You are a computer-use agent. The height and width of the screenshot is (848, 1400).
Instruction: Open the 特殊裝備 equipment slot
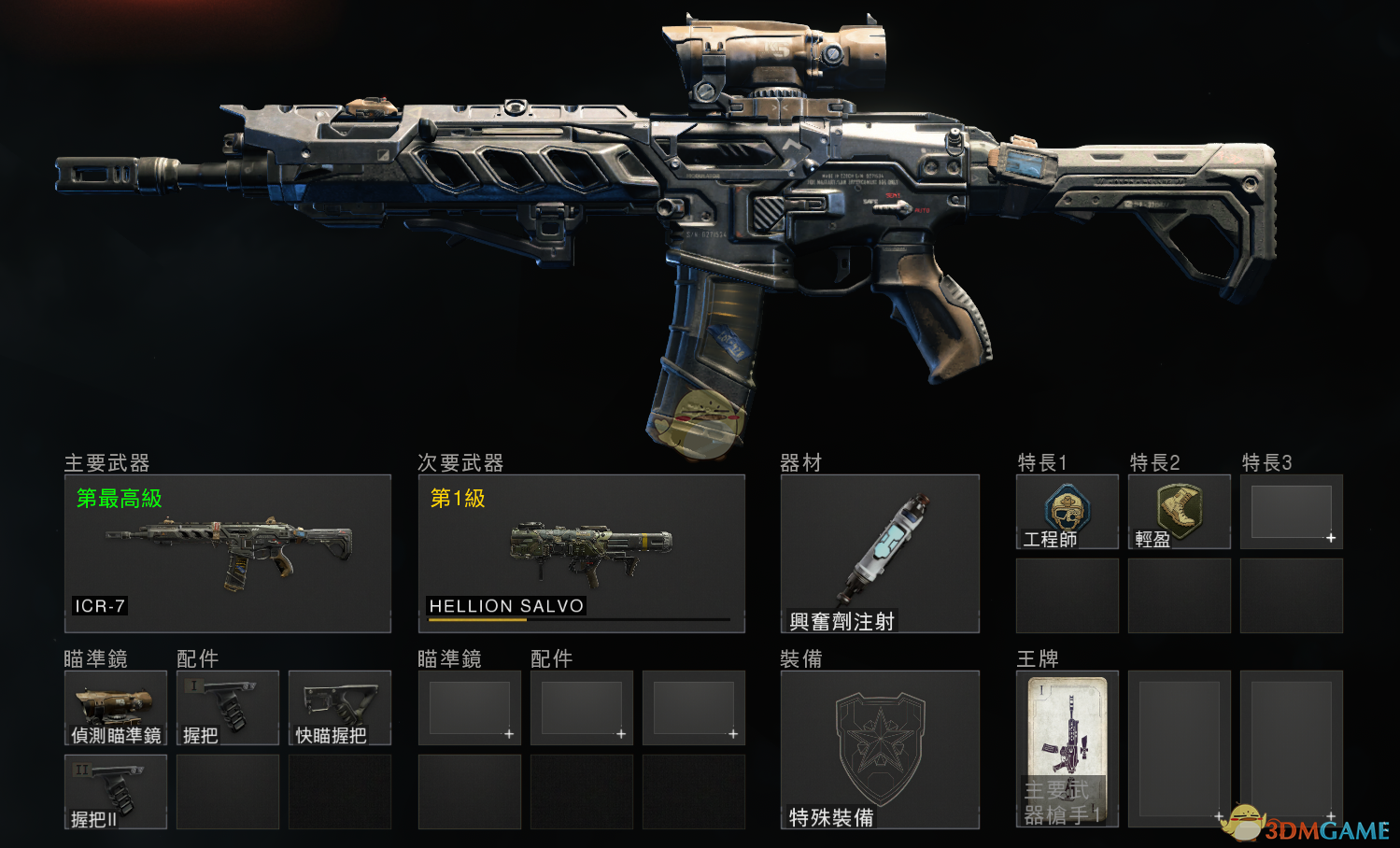(x=880, y=749)
